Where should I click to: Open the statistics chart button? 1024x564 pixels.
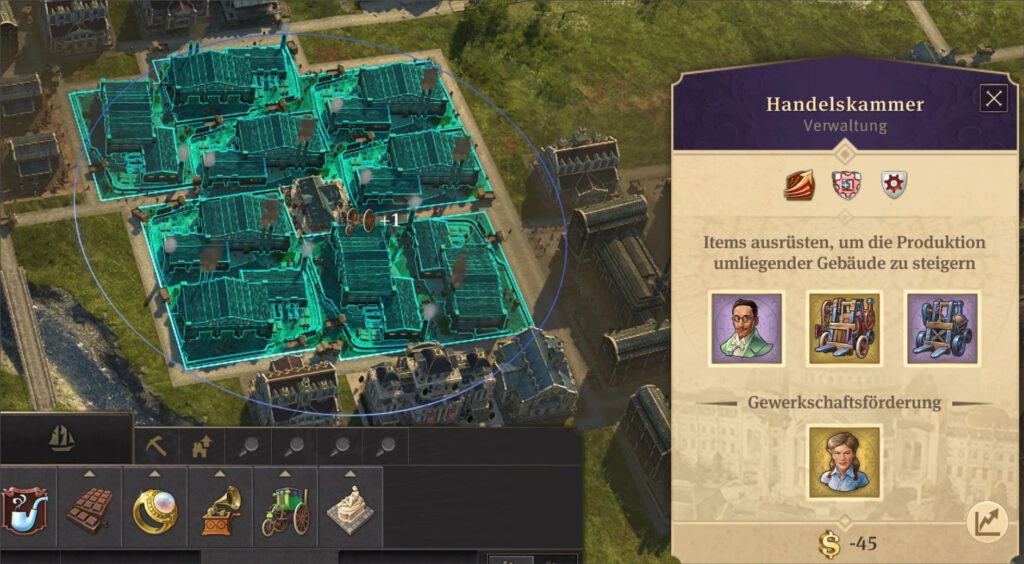click(986, 520)
